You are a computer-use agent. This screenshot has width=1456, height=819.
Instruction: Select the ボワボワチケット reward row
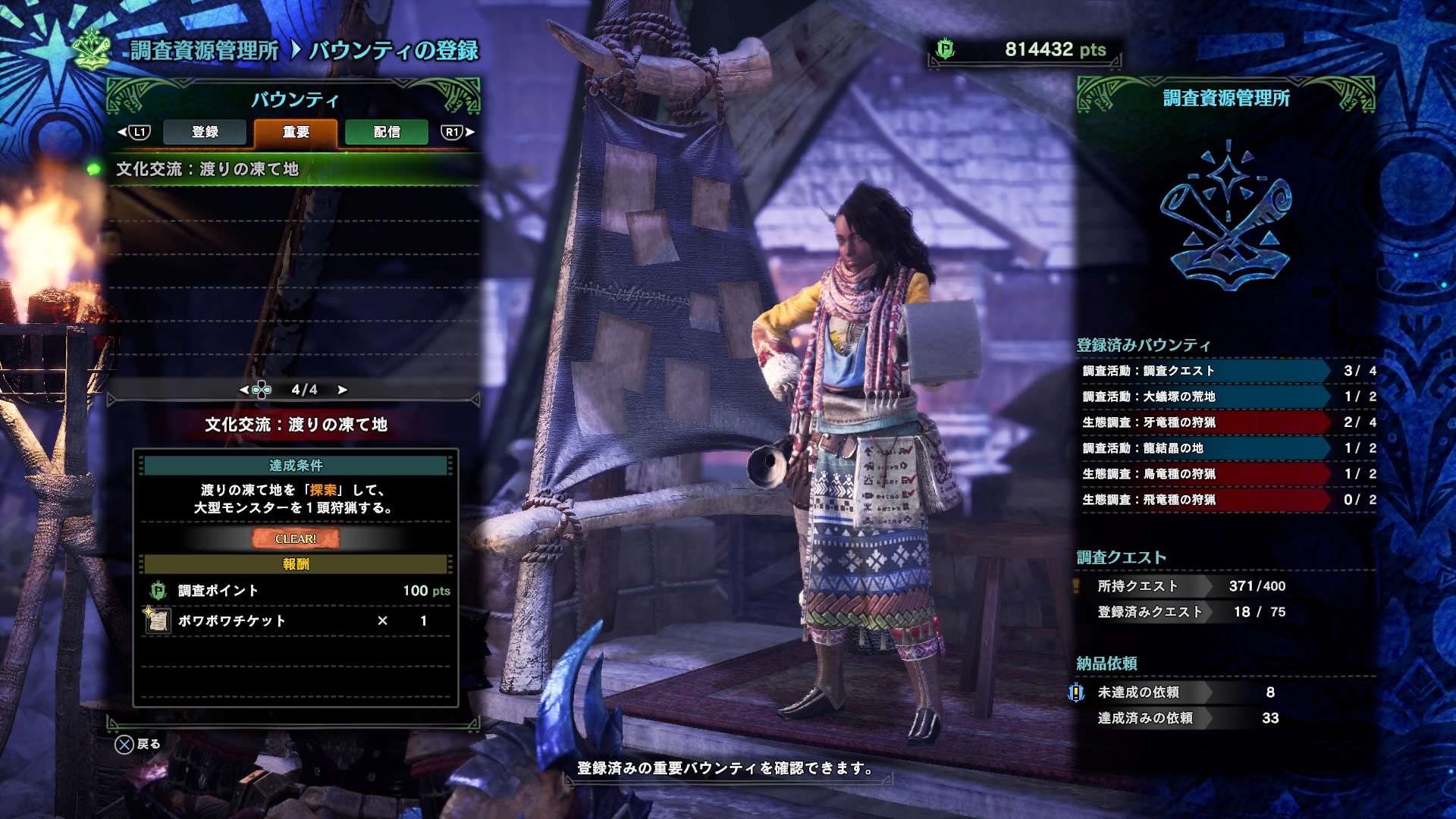(296, 621)
